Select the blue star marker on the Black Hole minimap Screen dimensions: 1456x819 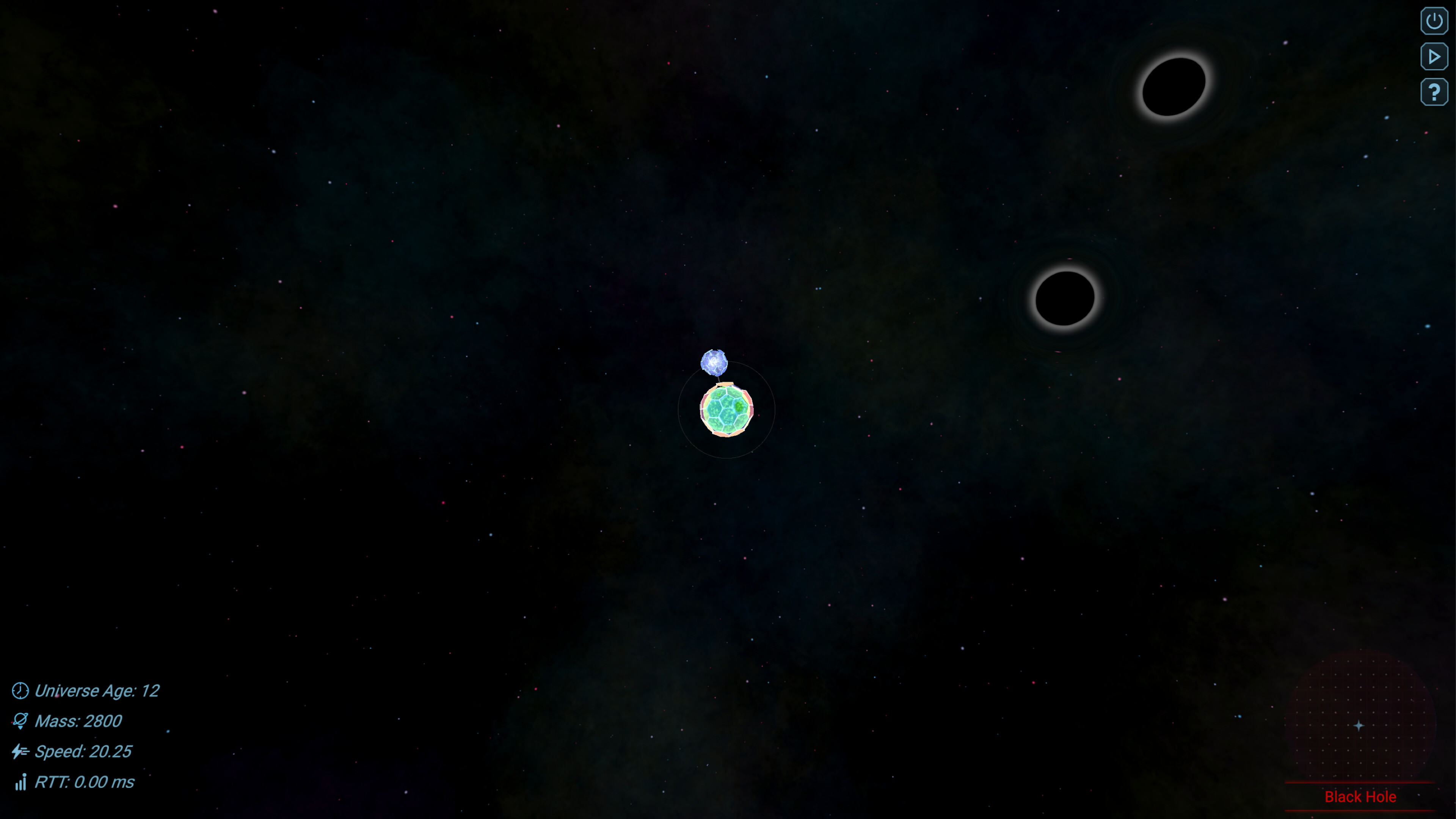1359,725
